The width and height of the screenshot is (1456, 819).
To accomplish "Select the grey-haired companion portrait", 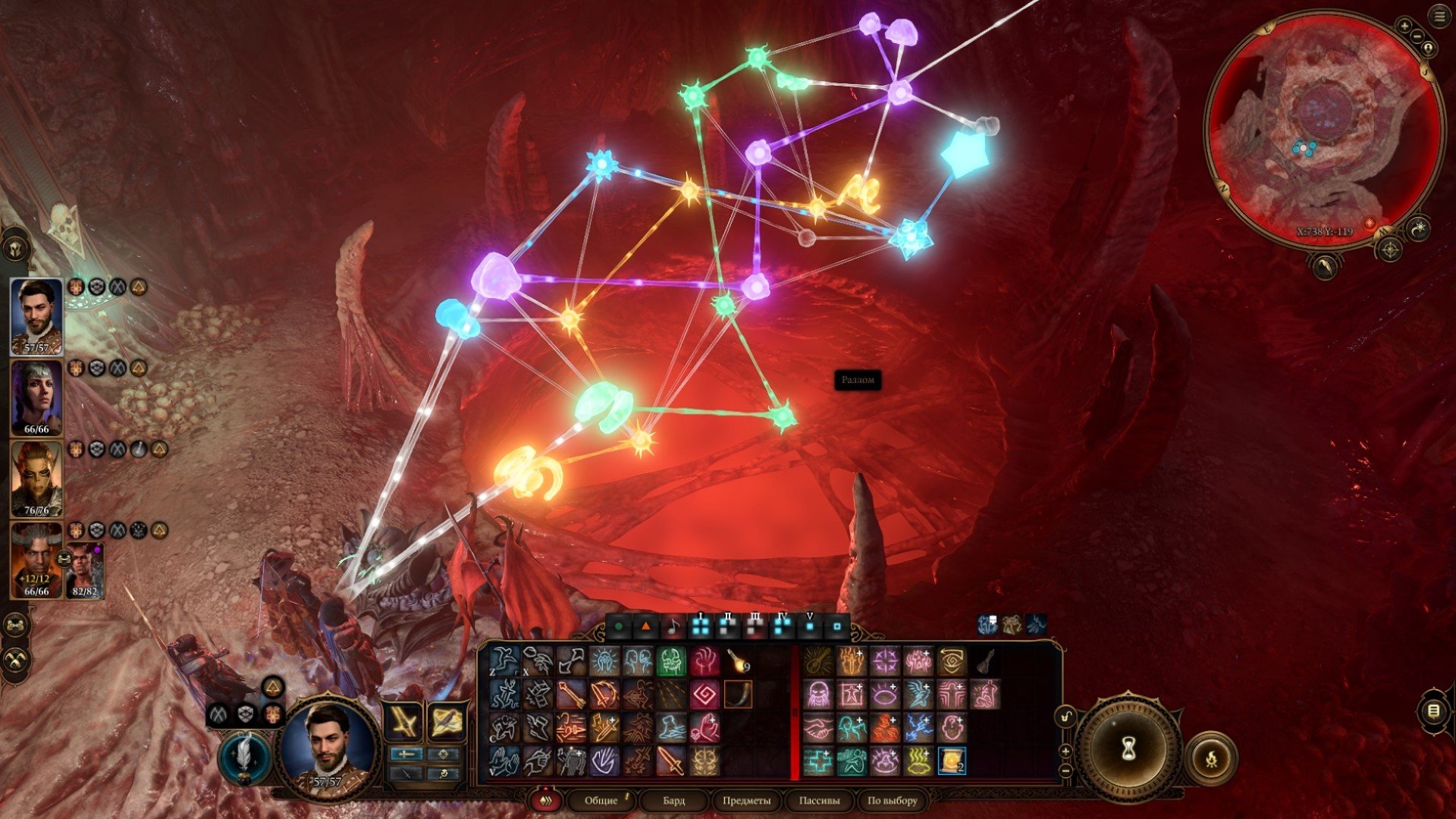I will click(36, 397).
